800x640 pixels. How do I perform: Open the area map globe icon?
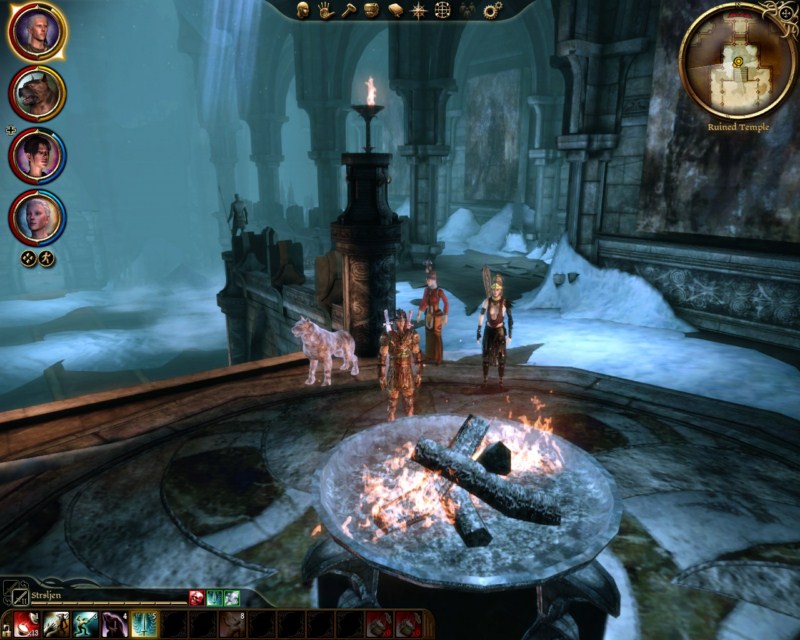443,10
